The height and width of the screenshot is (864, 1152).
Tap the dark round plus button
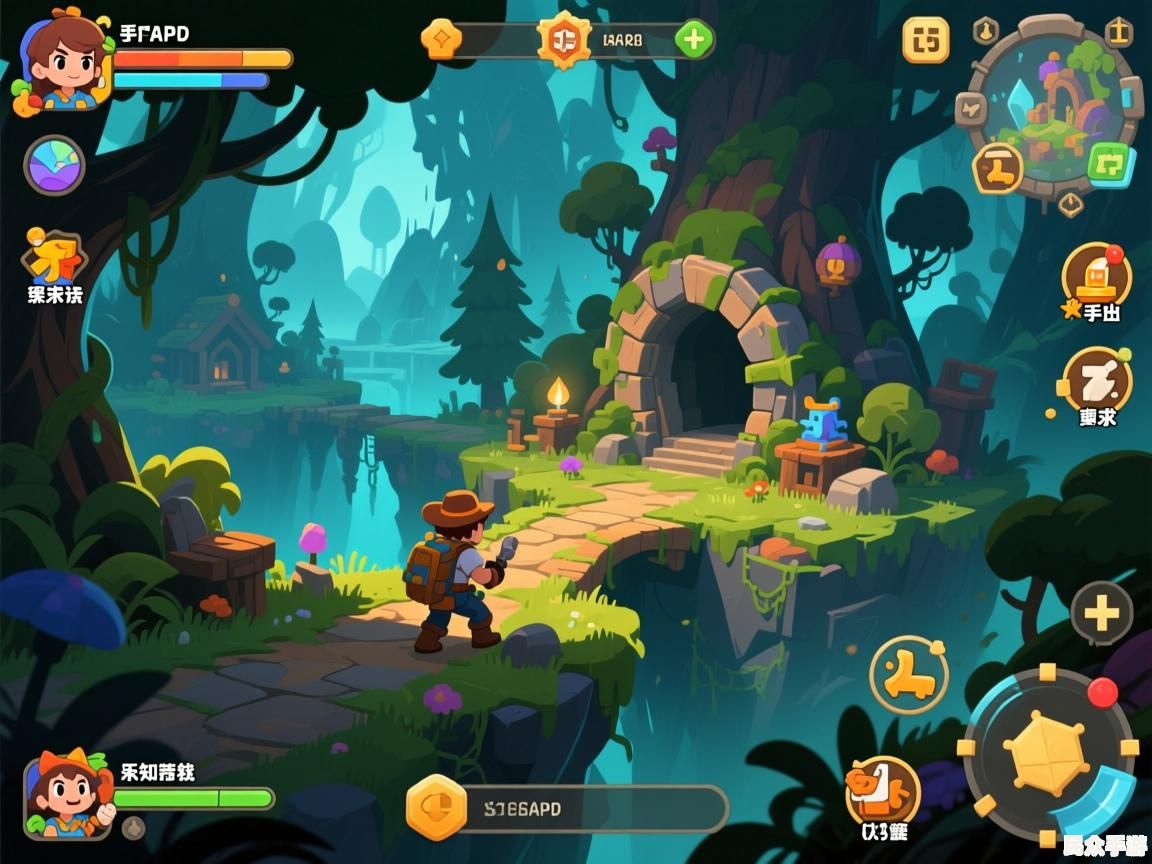point(1101,612)
